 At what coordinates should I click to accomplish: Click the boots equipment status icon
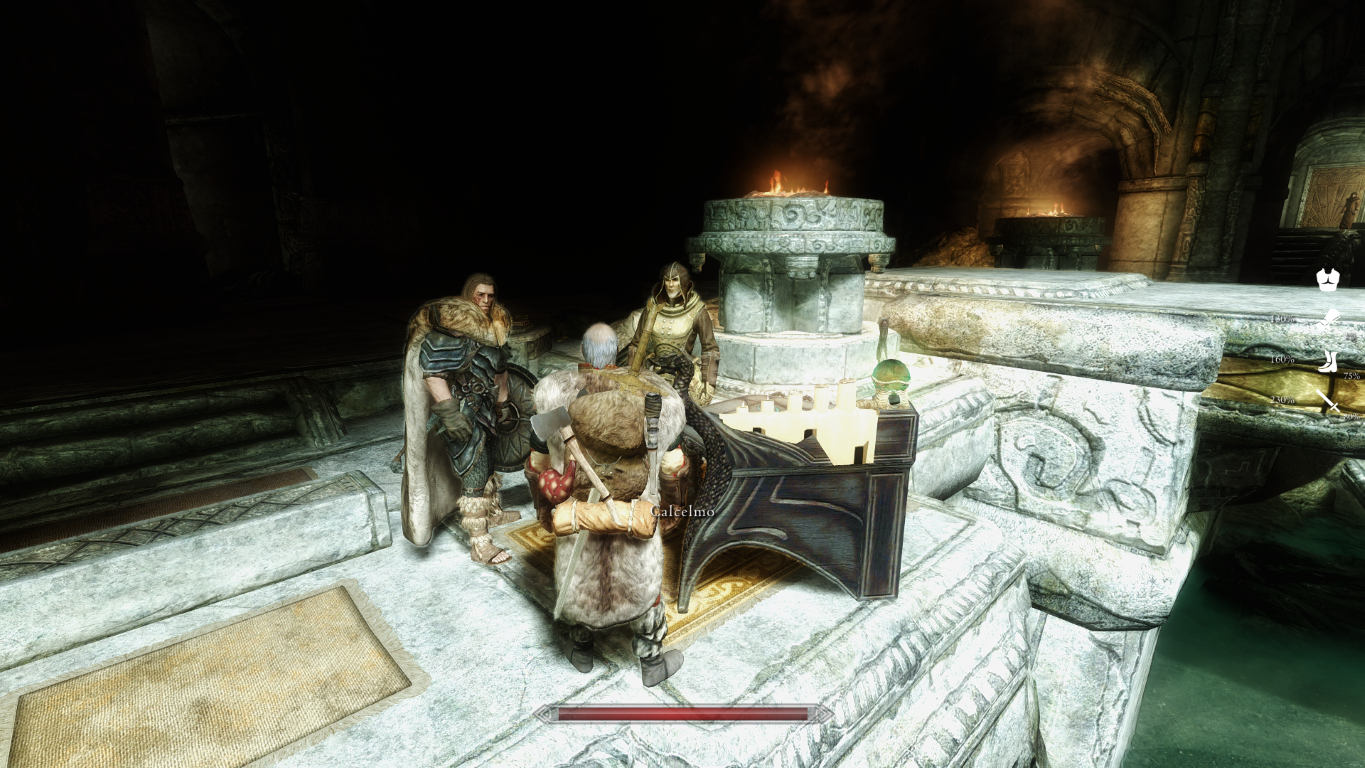coord(1328,361)
